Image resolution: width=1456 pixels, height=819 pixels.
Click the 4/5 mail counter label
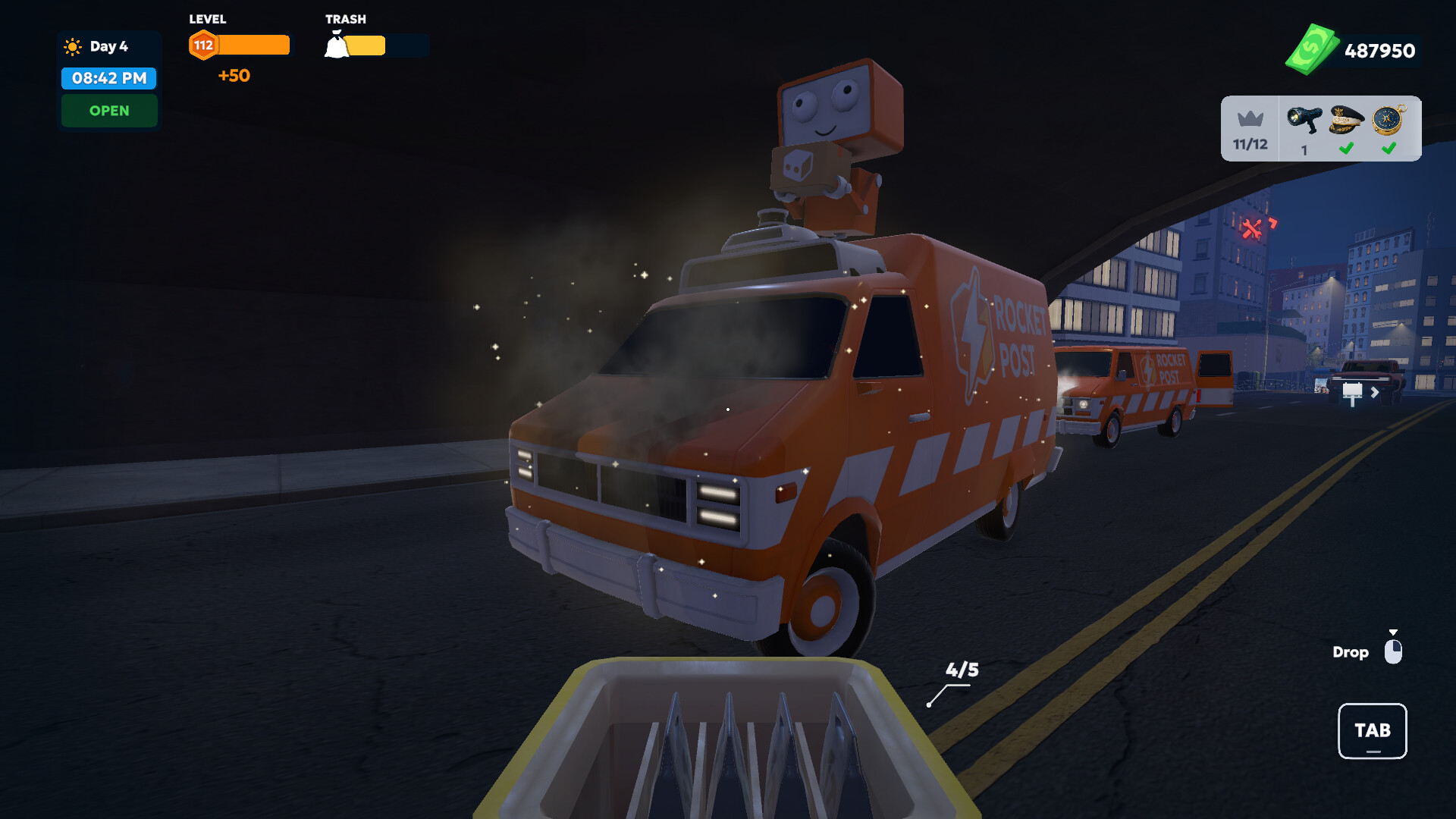962,670
